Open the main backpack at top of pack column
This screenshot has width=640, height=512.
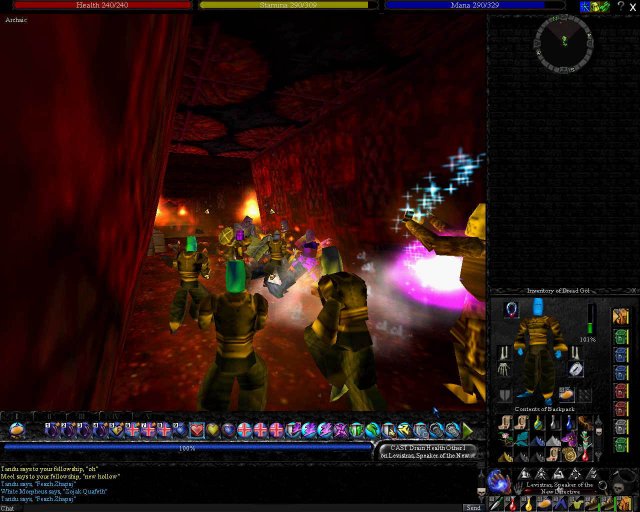621,316
